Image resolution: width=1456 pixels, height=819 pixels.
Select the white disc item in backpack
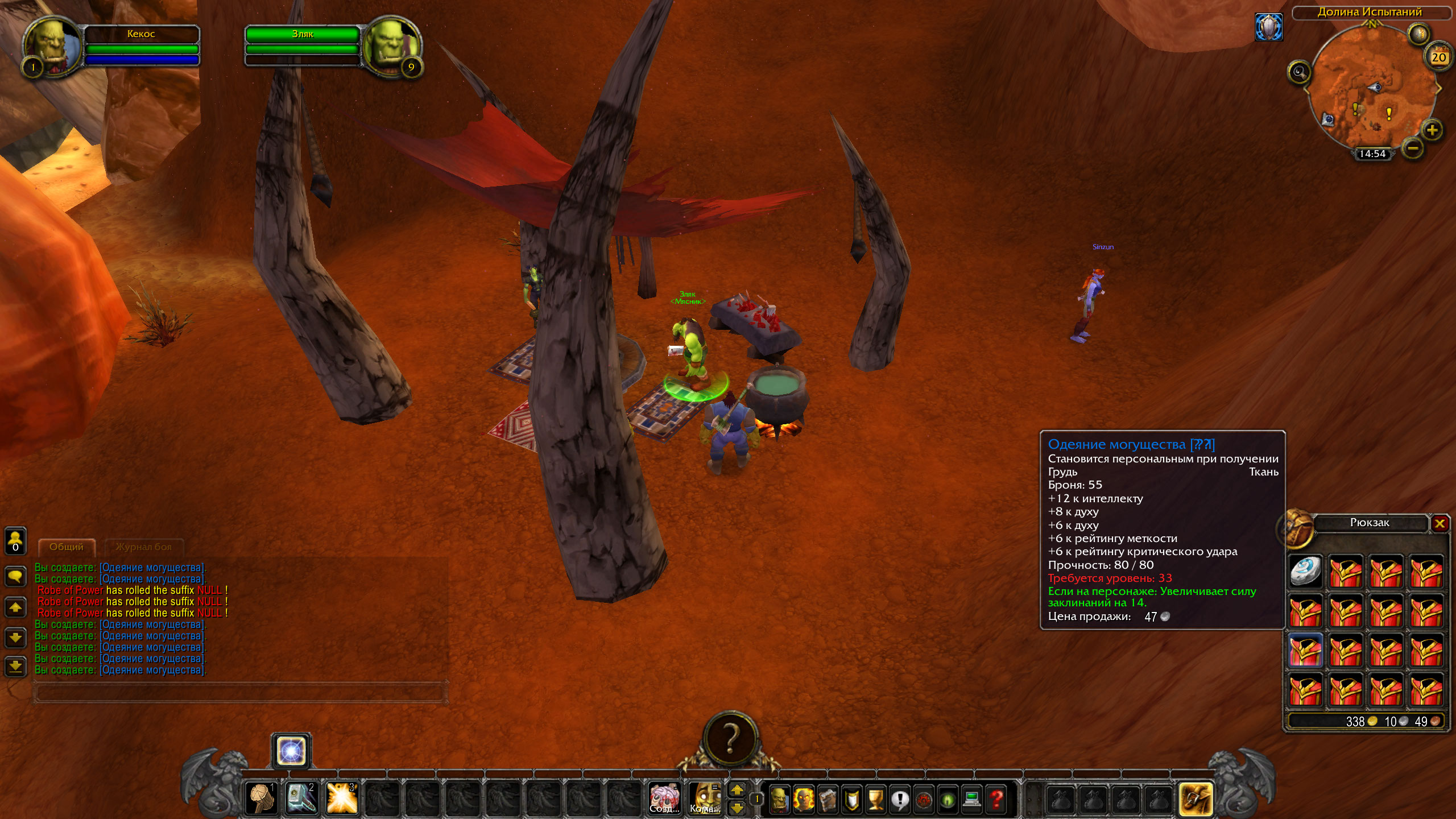1305,571
